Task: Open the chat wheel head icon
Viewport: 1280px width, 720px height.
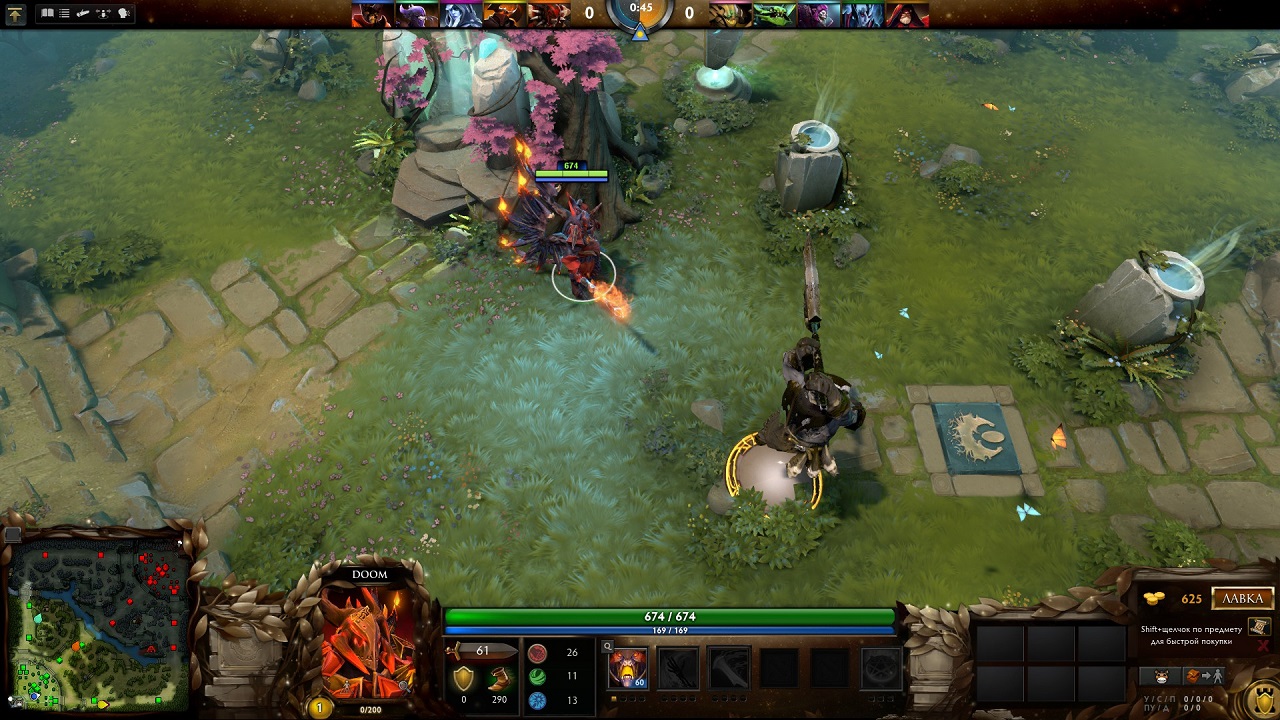Action: [125, 14]
